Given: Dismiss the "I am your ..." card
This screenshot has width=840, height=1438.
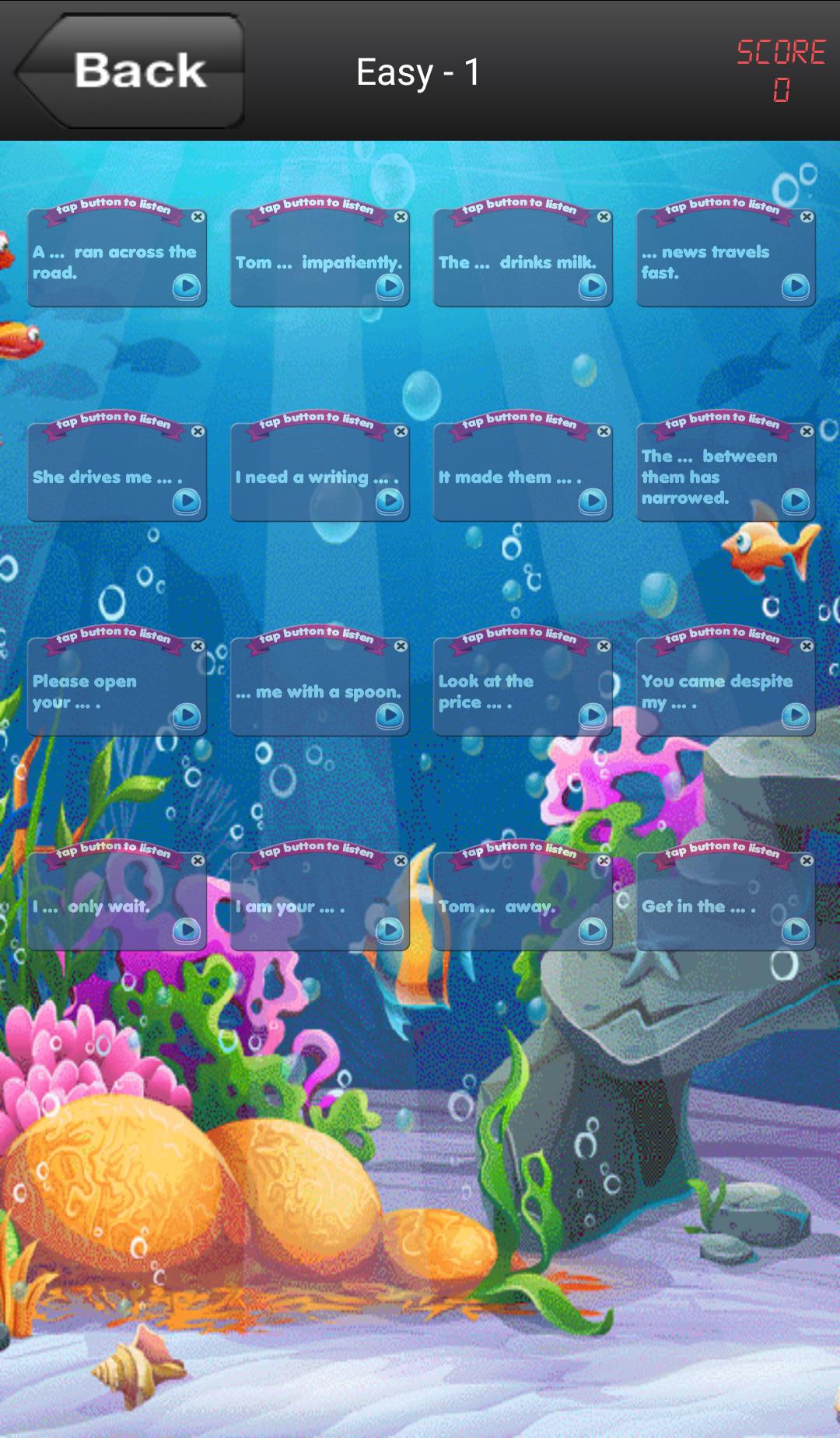Looking at the screenshot, I should 401,861.
